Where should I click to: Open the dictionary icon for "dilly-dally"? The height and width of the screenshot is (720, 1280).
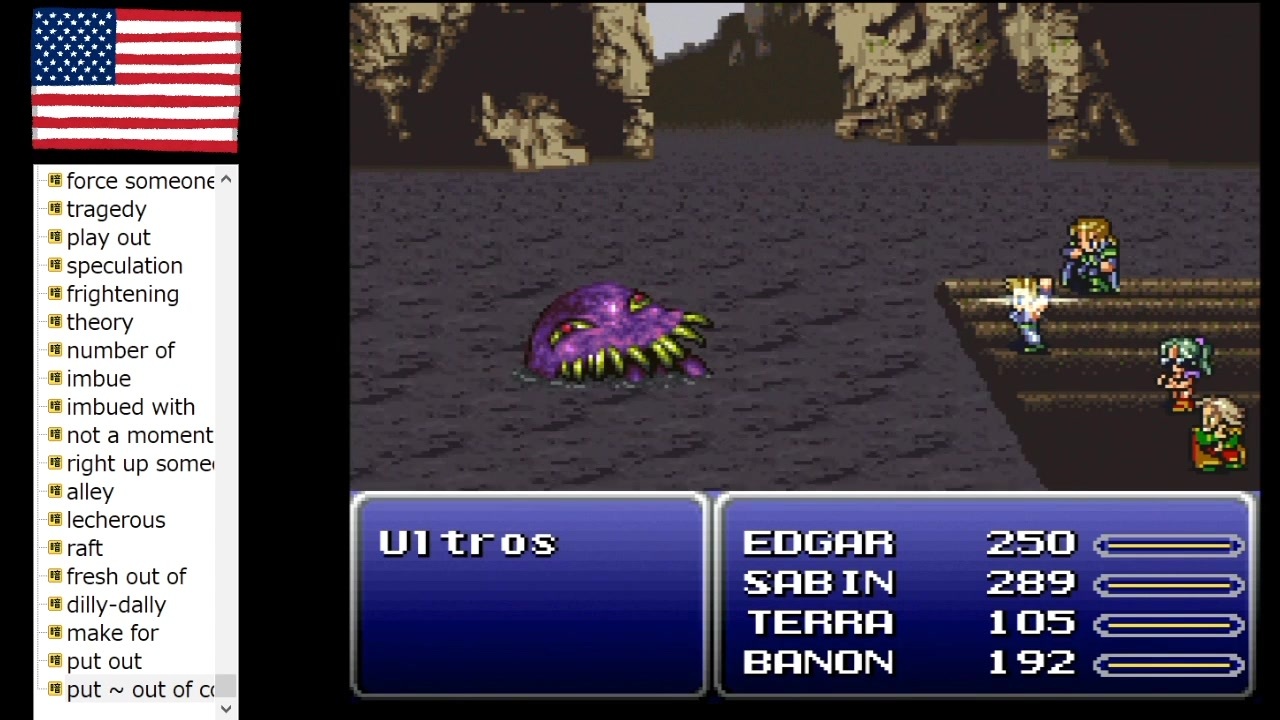pyautogui.click(x=54, y=605)
